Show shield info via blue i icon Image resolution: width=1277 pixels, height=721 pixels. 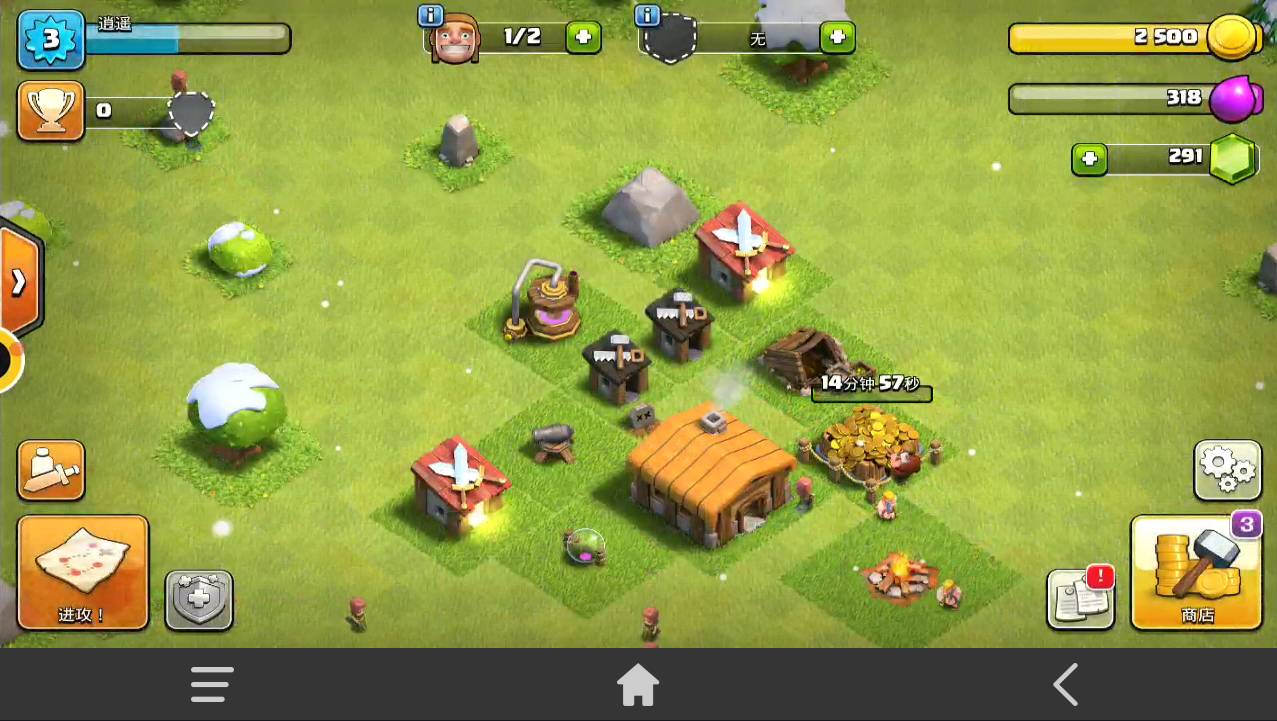click(647, 15)
